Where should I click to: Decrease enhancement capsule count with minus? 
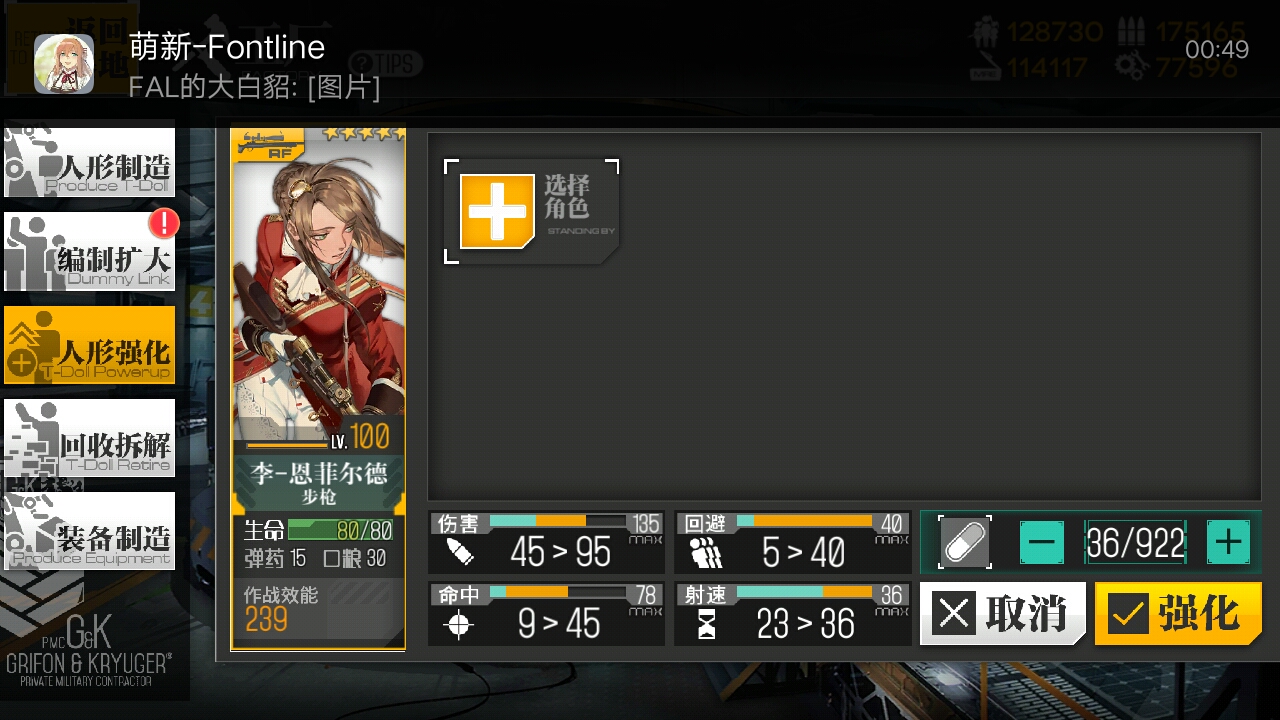1042,543
